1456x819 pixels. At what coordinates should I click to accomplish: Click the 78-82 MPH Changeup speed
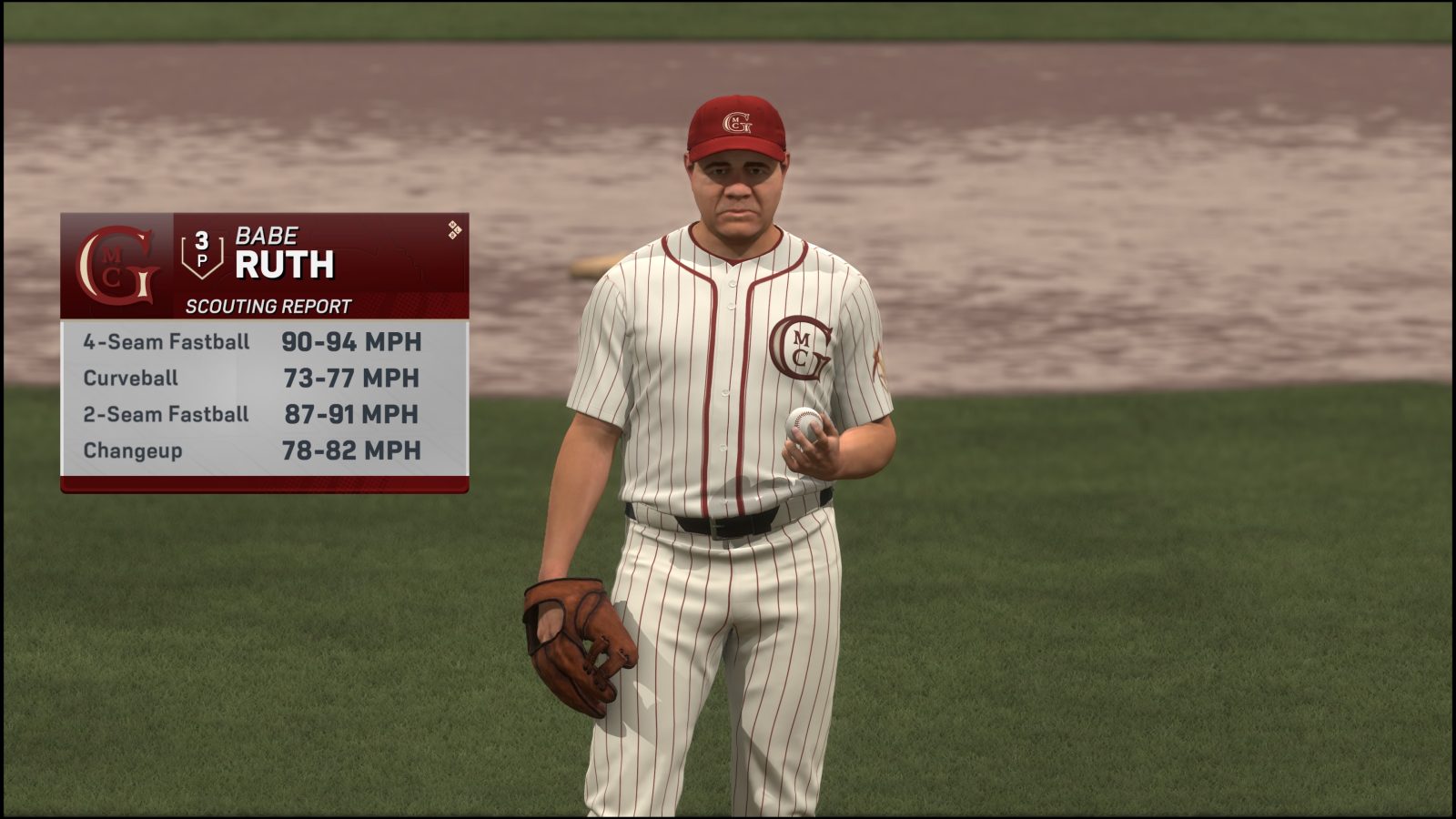click(351, 450)
